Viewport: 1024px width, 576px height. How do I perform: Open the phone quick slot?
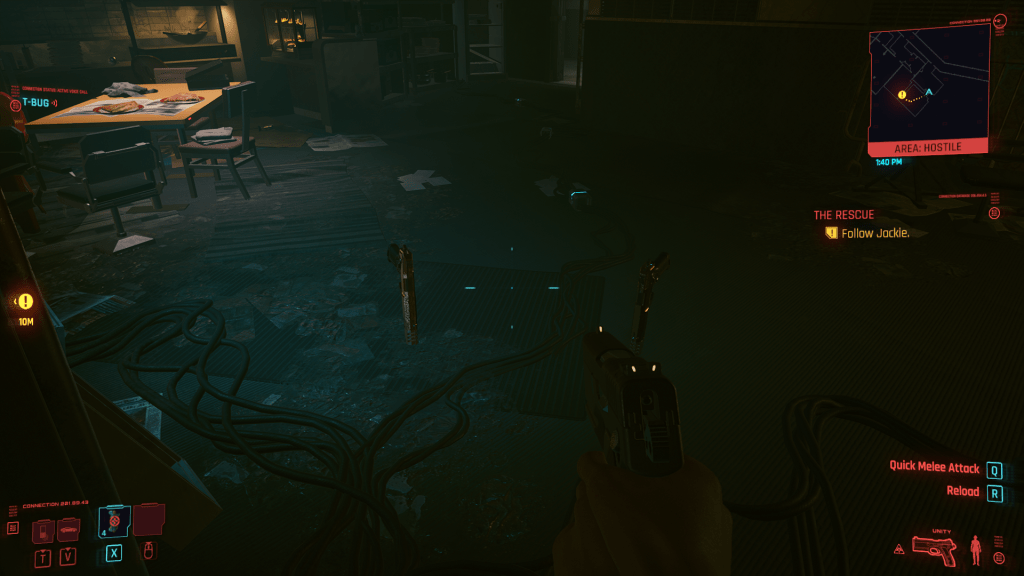coord(43,531)
